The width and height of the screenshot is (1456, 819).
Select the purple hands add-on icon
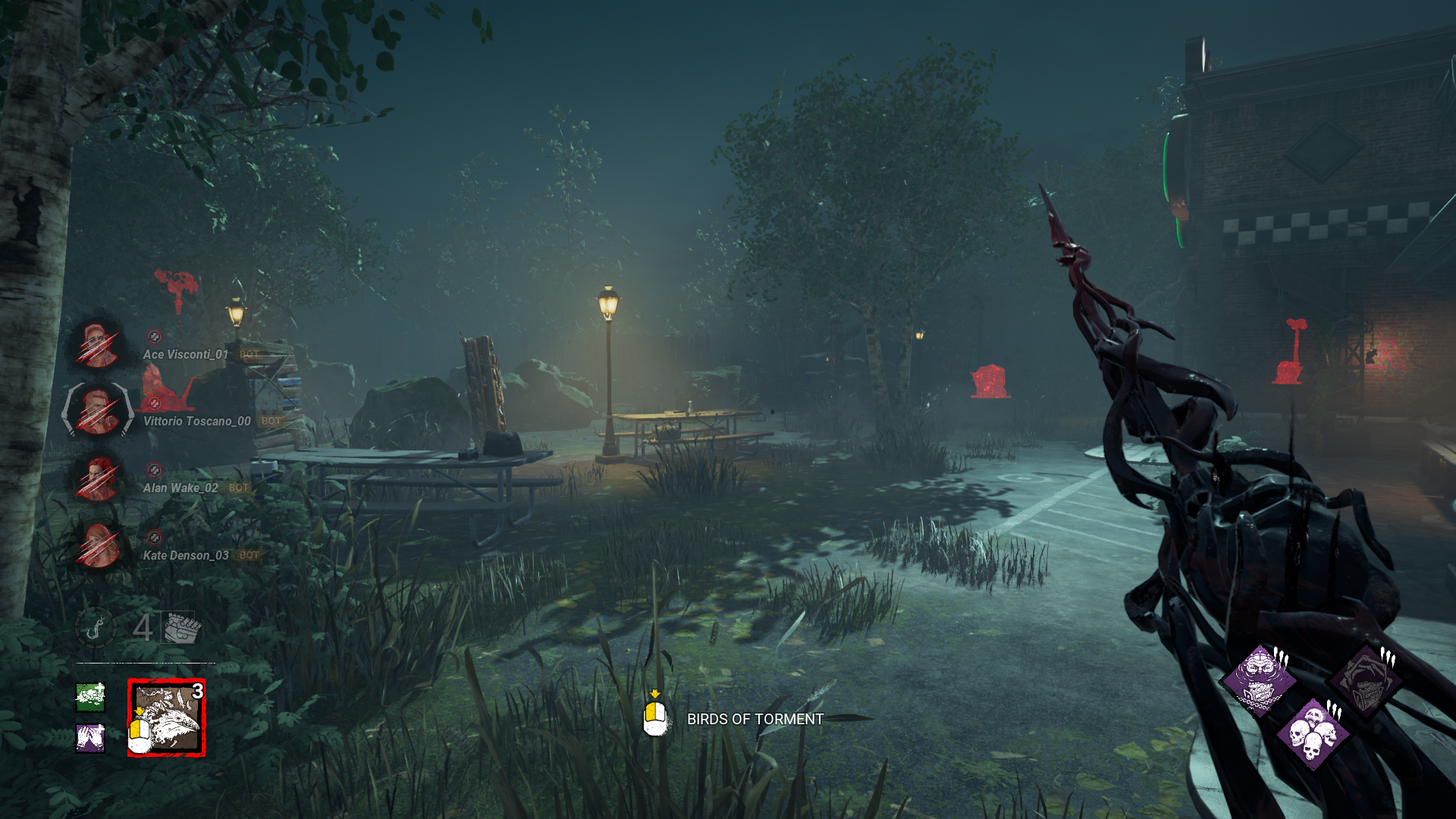pyautogui.click(x=90, y=737)
